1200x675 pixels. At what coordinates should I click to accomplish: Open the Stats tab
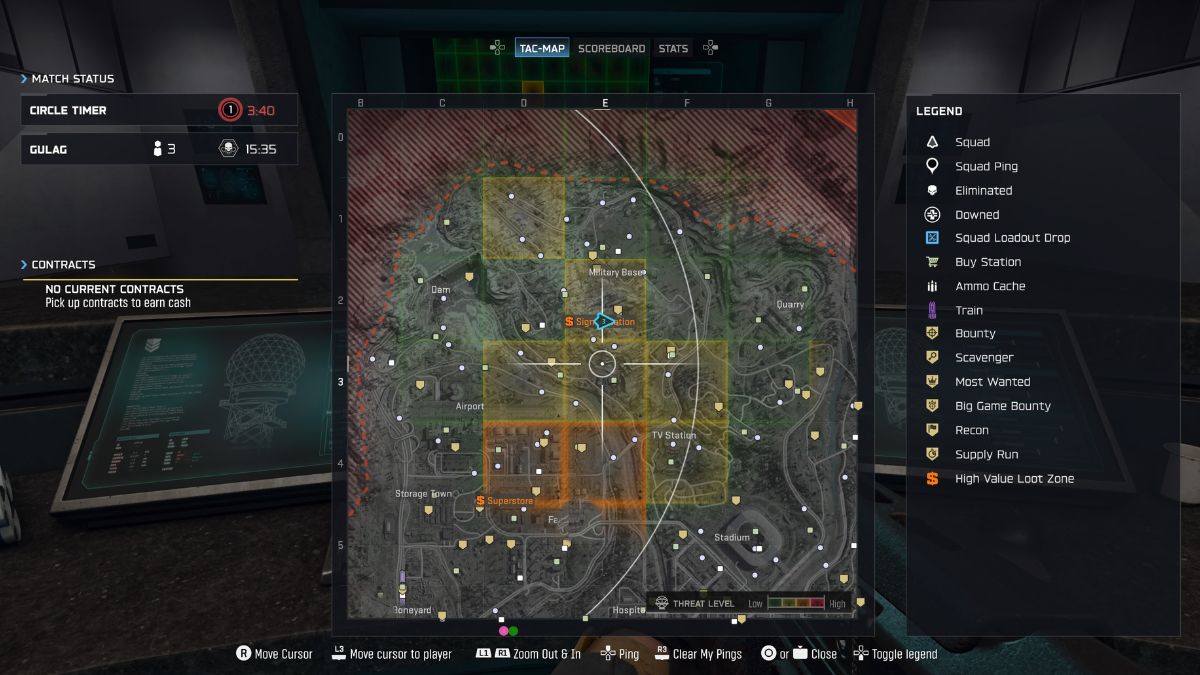click(x=673, y=48)
